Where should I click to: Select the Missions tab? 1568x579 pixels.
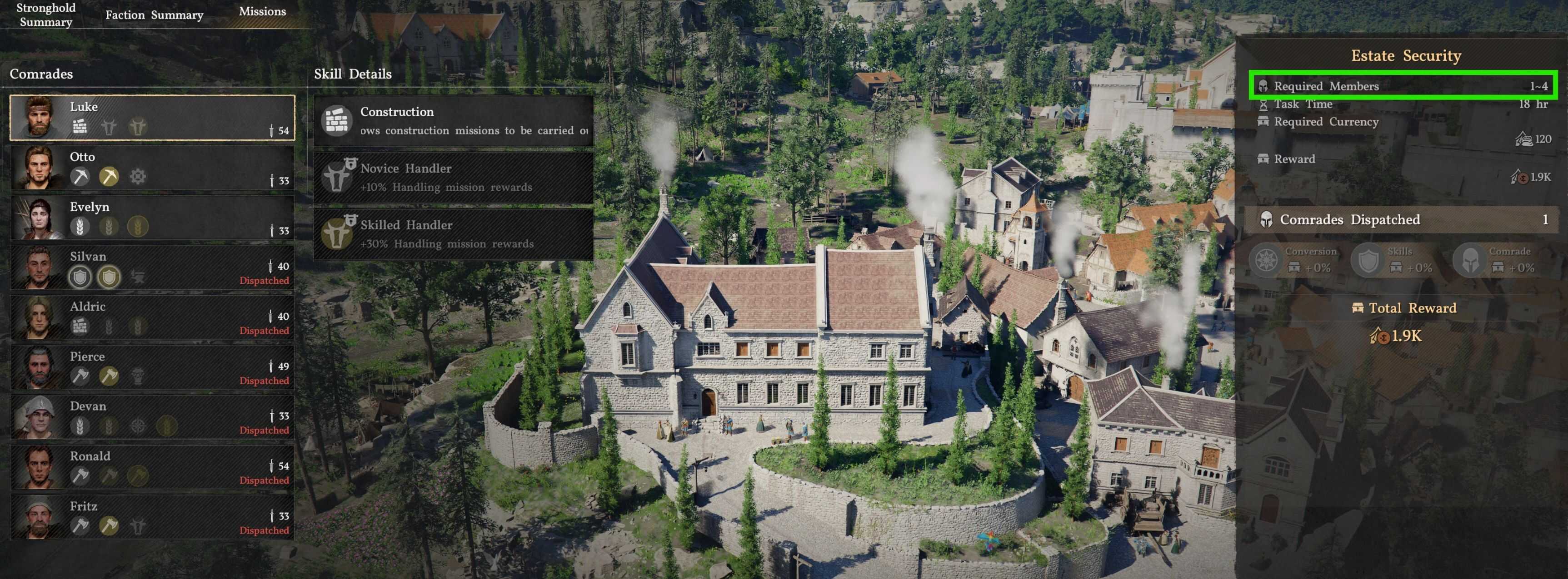pos(262,11)
